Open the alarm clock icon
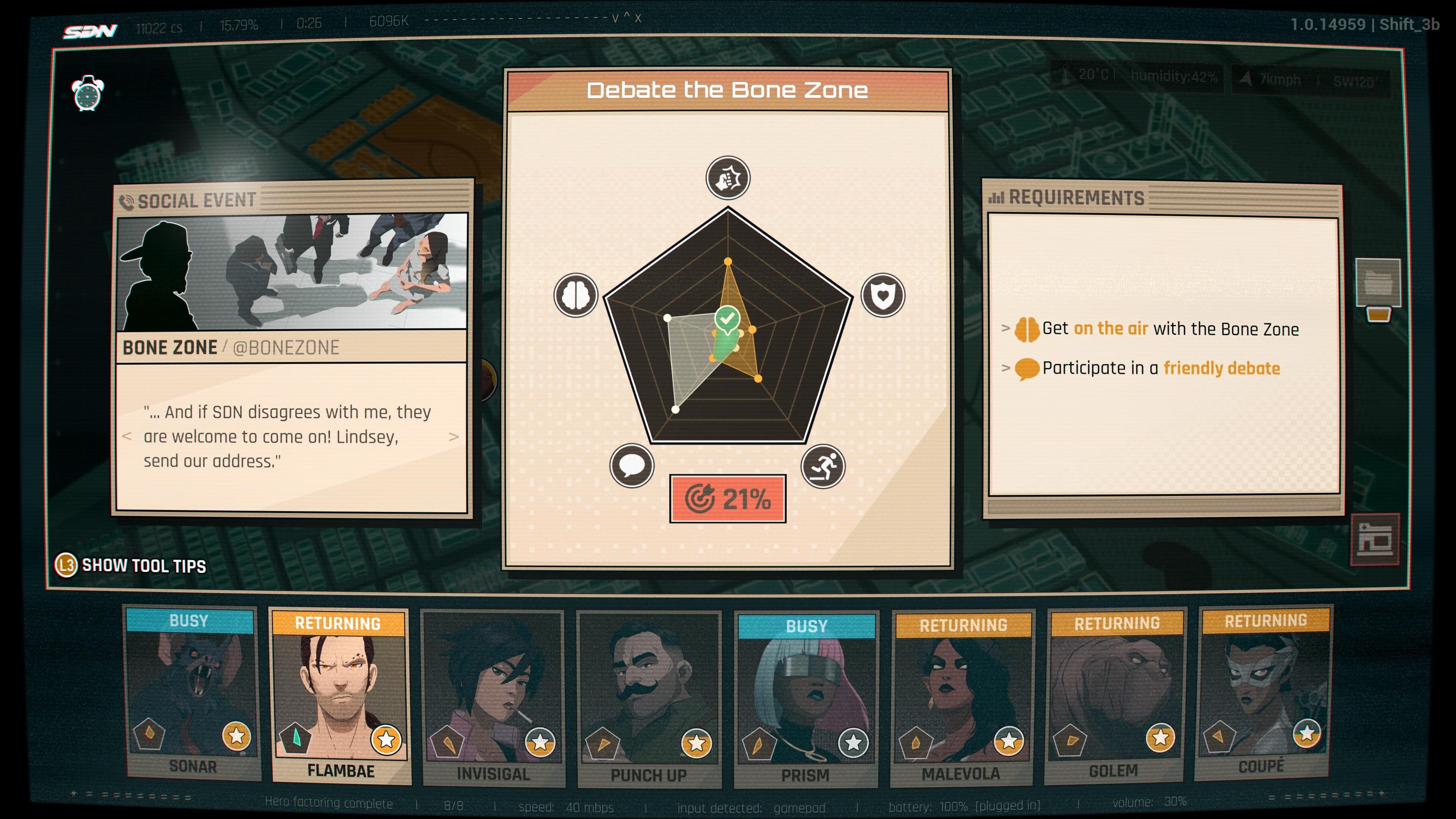The width and height of the screenshot is (1456, 819). [88, 93]
